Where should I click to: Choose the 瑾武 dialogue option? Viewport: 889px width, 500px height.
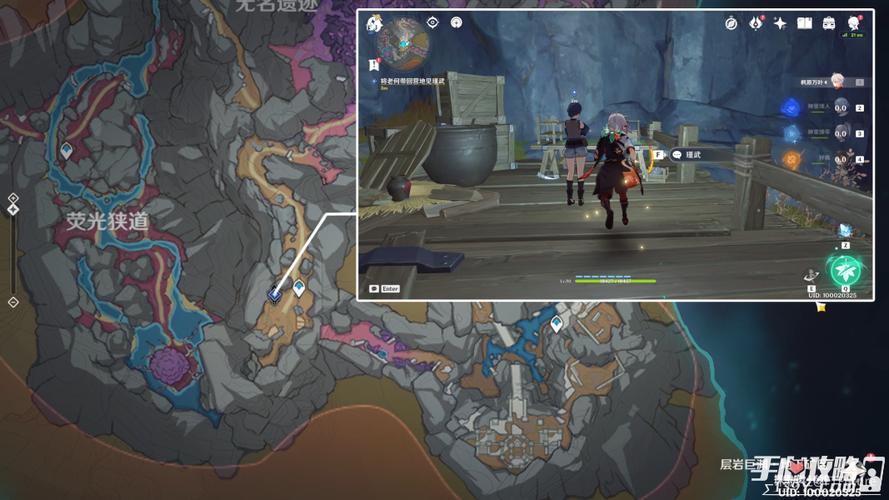coord(692,155)
